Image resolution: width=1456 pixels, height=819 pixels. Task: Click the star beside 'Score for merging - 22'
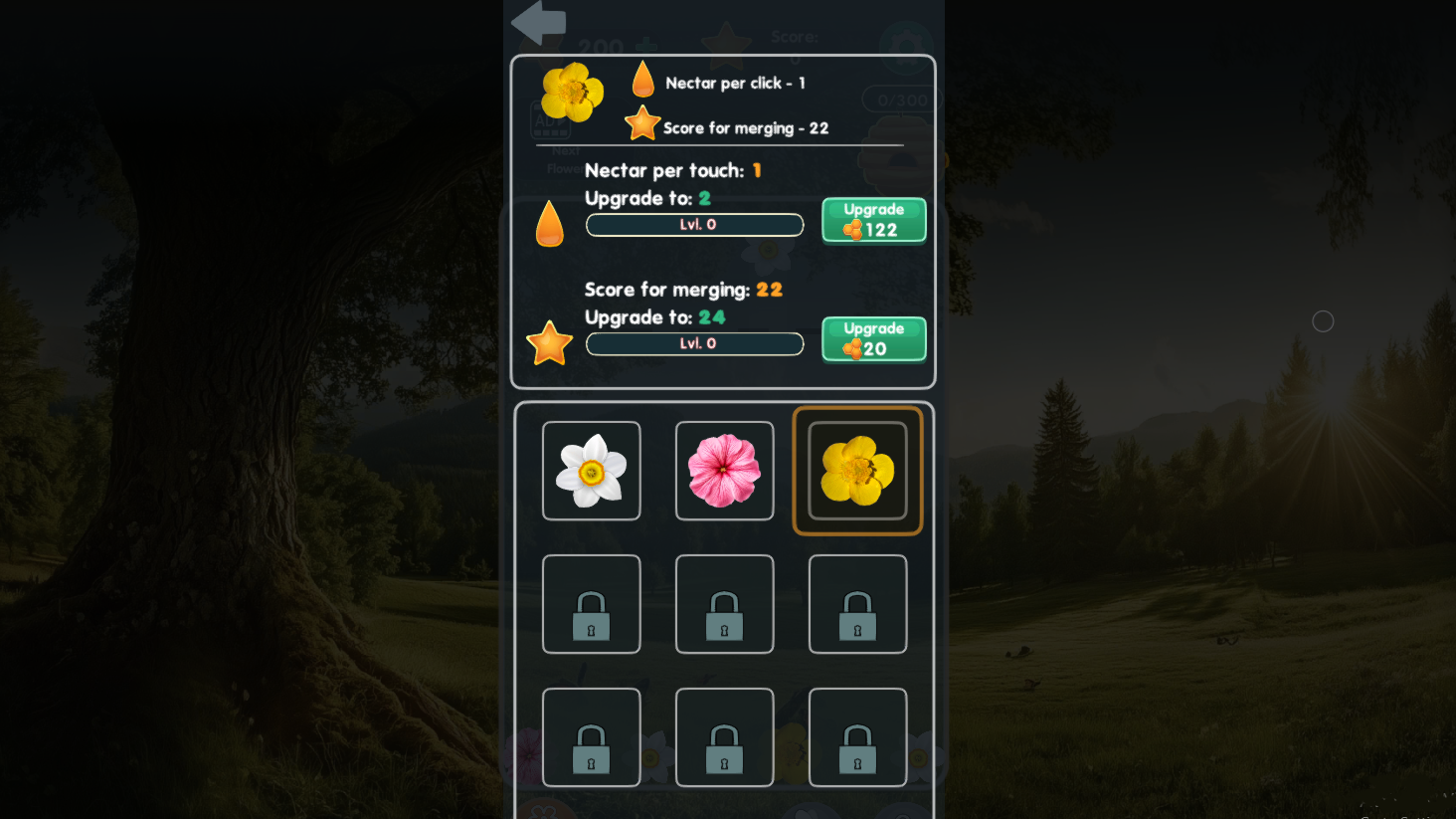click(642, 122)
